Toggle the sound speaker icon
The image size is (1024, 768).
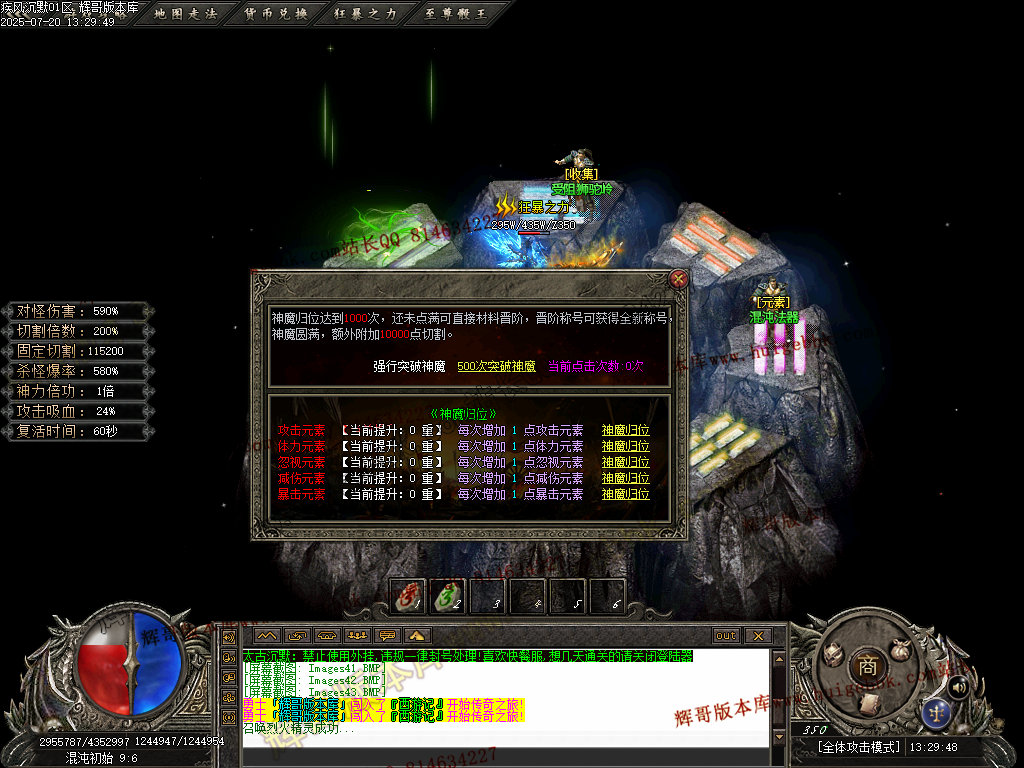957,686
